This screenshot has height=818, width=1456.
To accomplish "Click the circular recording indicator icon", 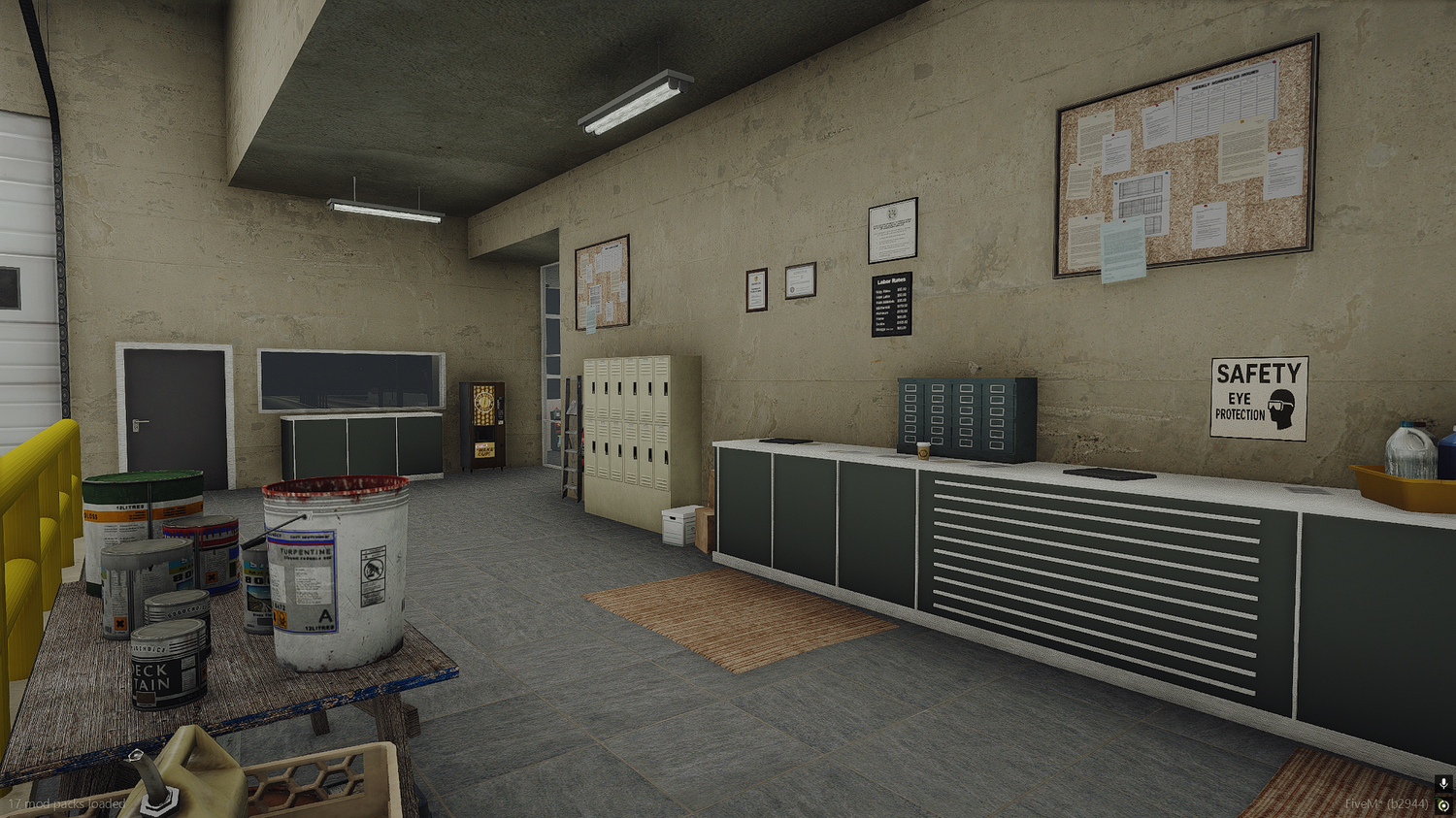I will (1443, 805).
